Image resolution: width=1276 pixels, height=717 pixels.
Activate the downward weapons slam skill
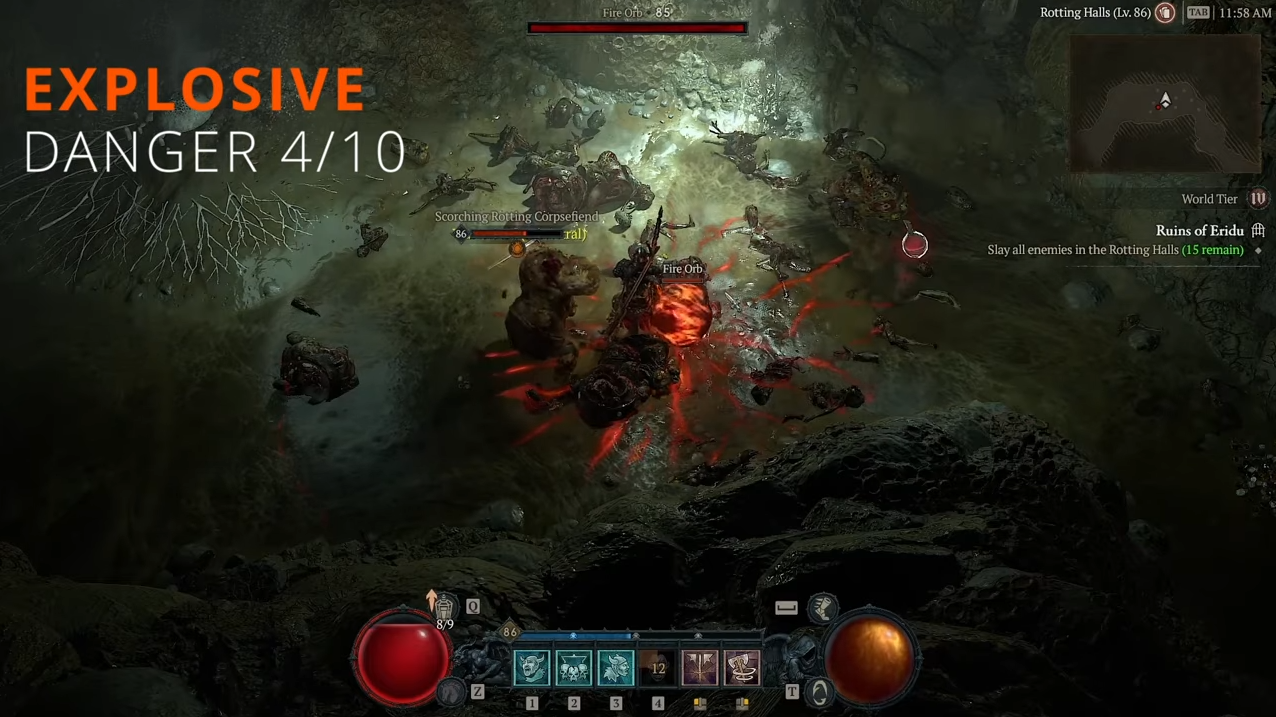click(700, 668)
